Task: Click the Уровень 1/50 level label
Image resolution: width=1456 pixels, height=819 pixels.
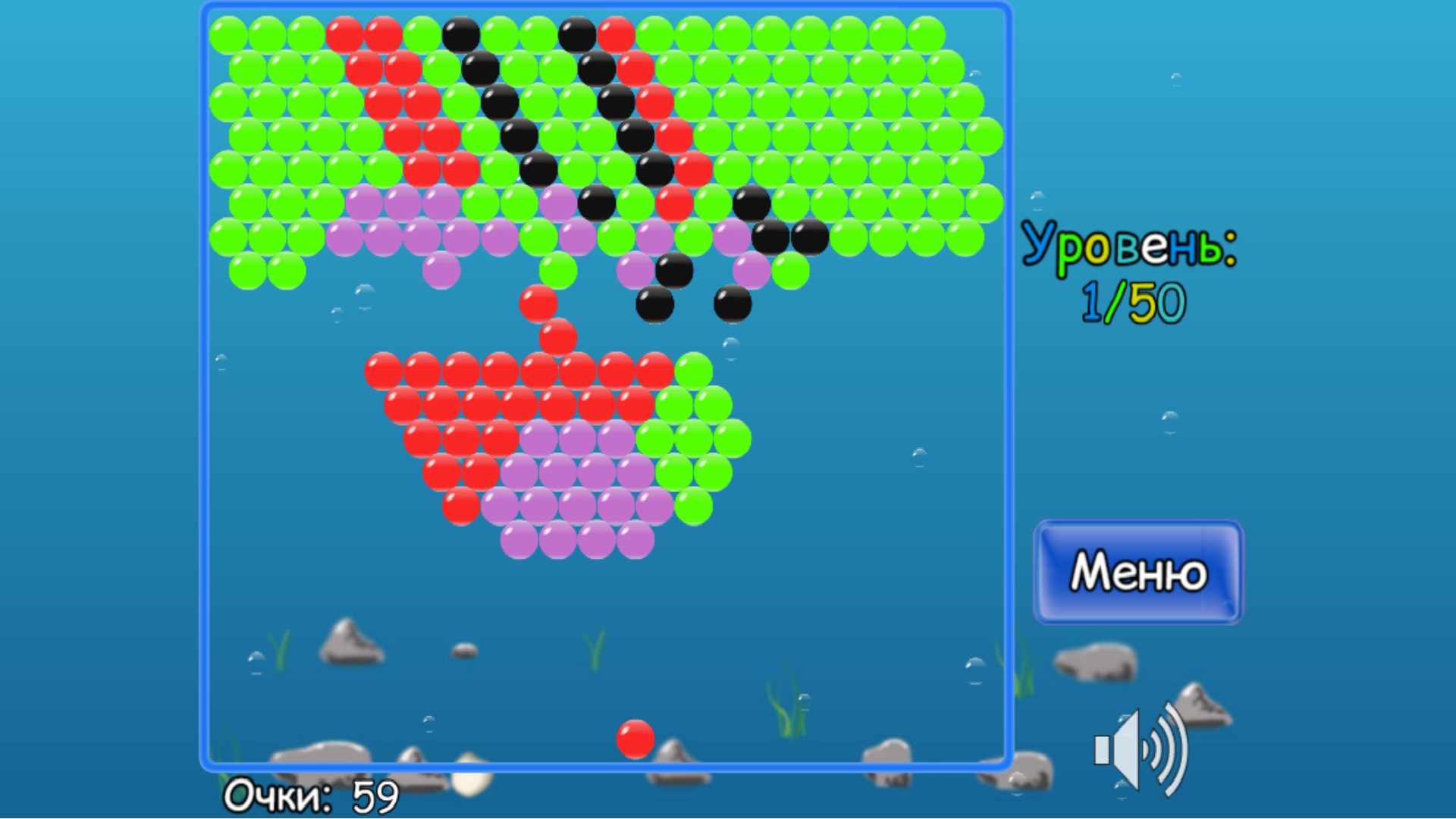Action: coord(1130,273)
